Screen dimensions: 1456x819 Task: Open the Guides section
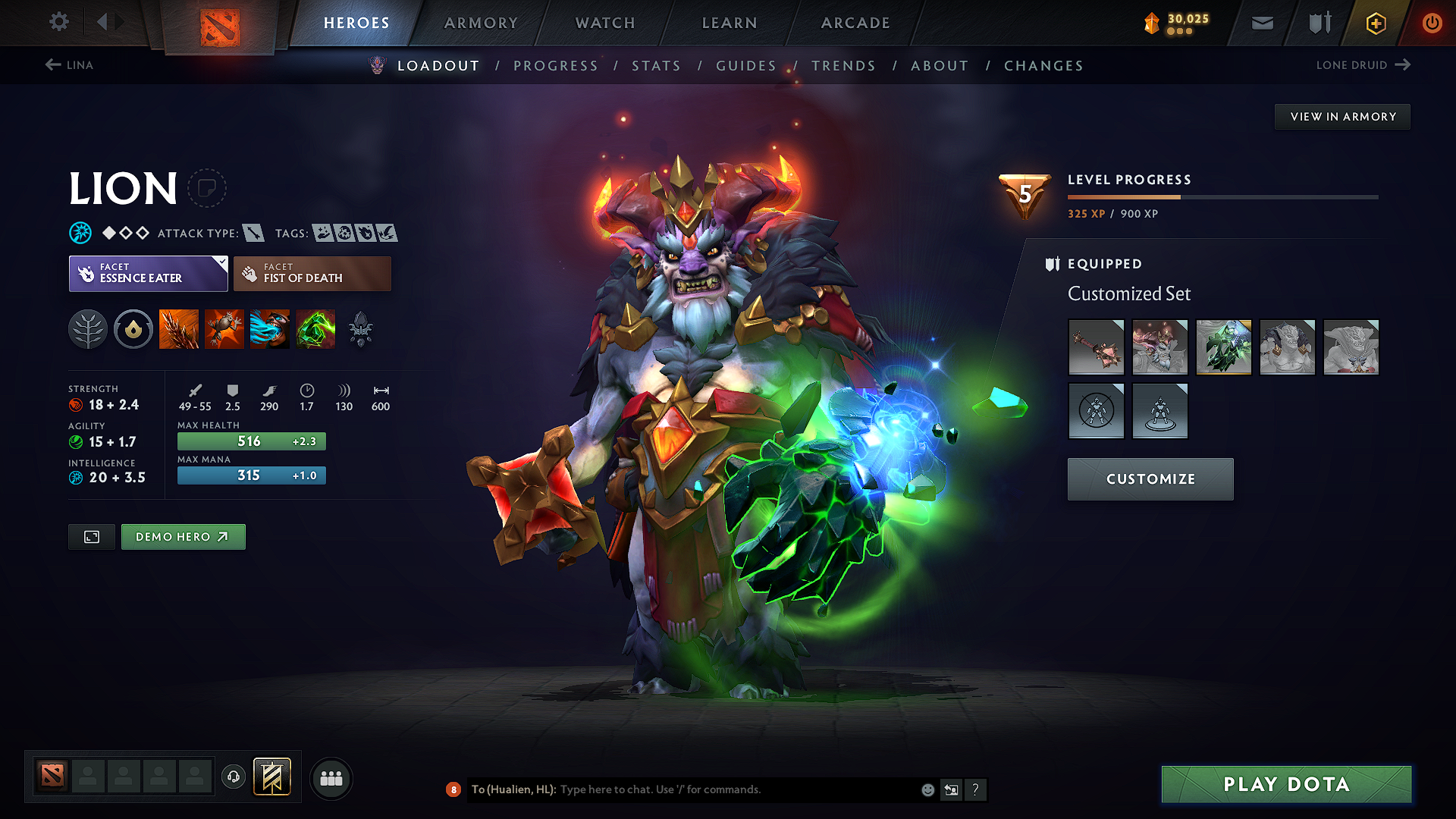(746, 66)
